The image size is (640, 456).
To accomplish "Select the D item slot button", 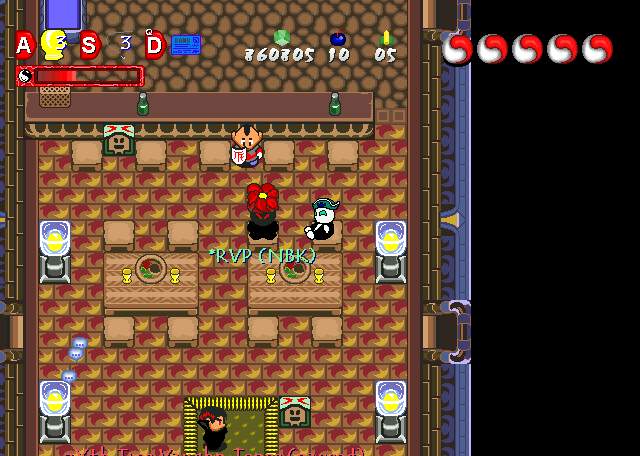I will tap(154, 45).
